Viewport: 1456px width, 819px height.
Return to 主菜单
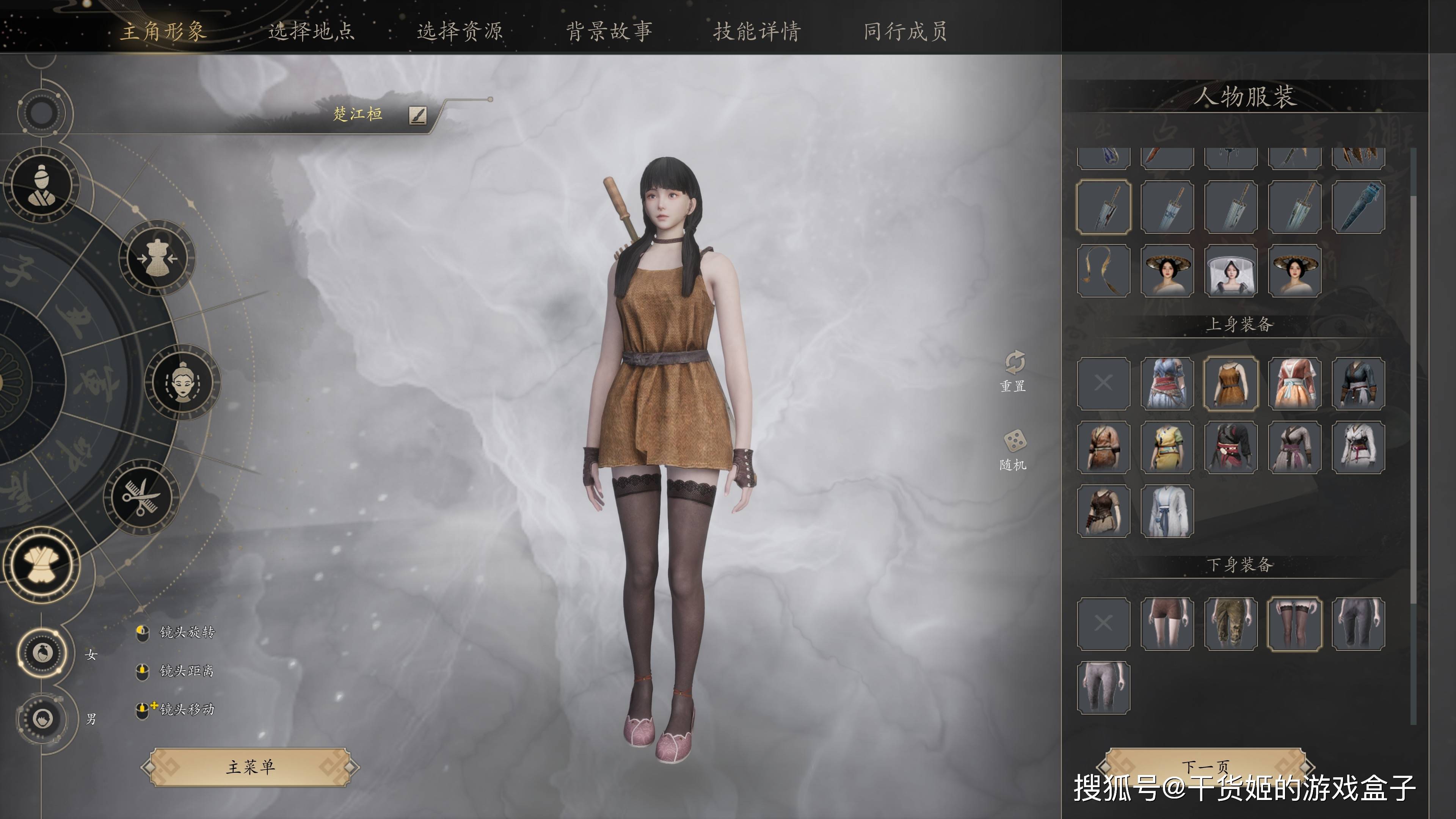[250, 767]
